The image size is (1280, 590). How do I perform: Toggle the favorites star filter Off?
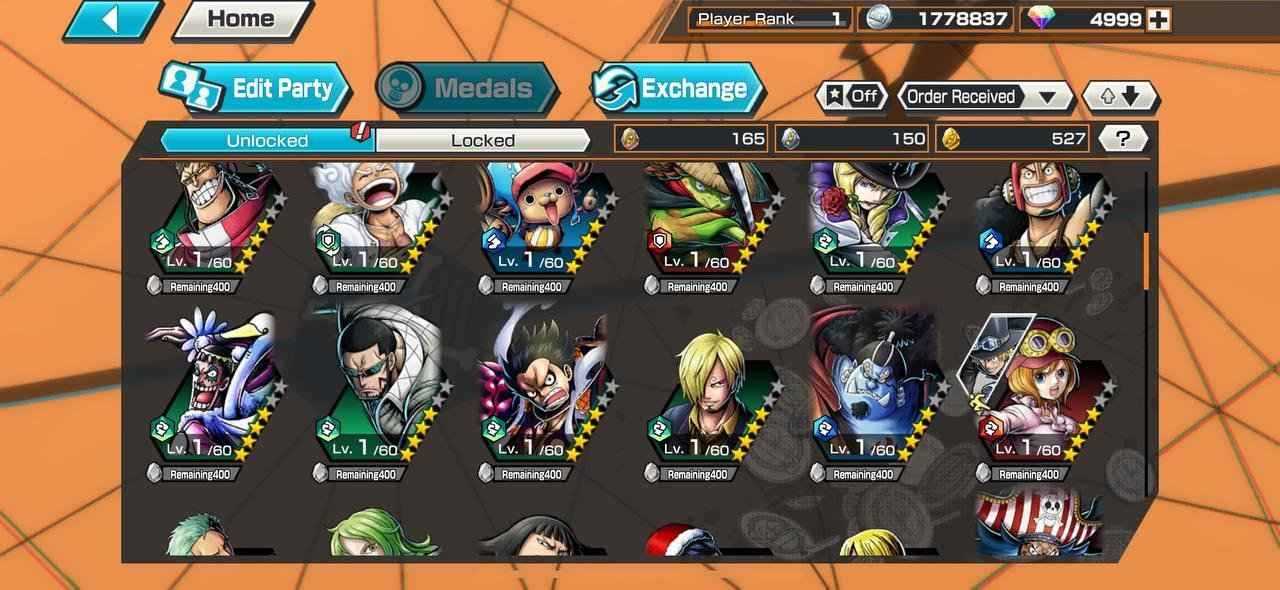(x=853, y=97)
